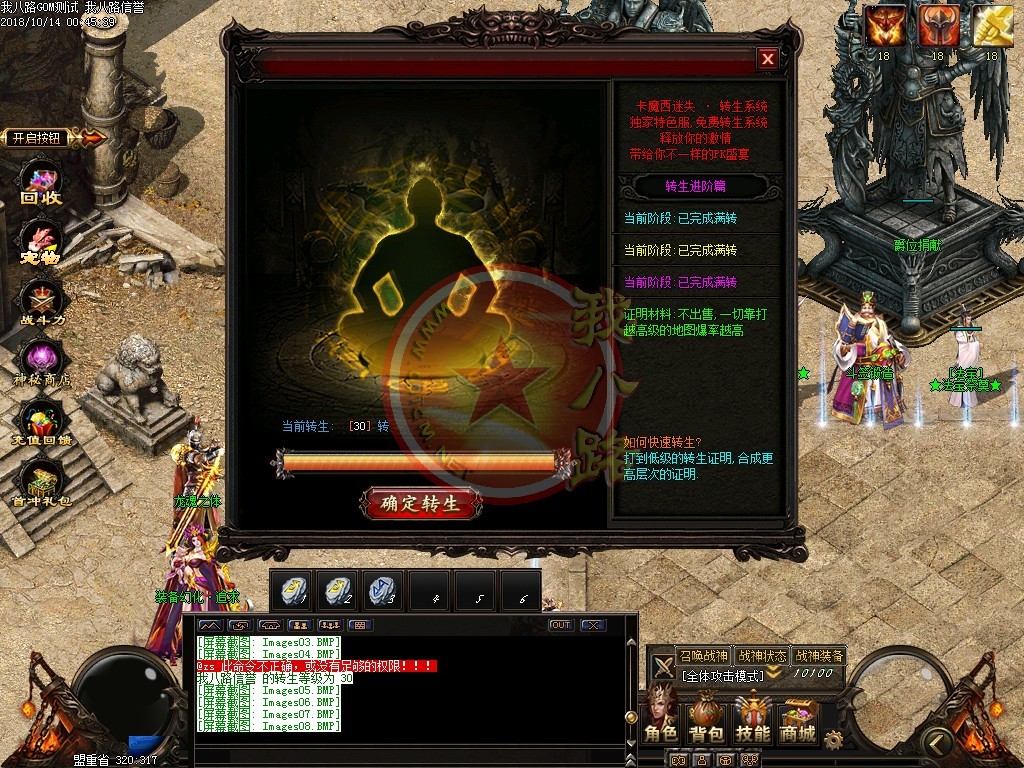Open the 技能 skills panel
The image size is (1024, 768).
tap(753, 717)
